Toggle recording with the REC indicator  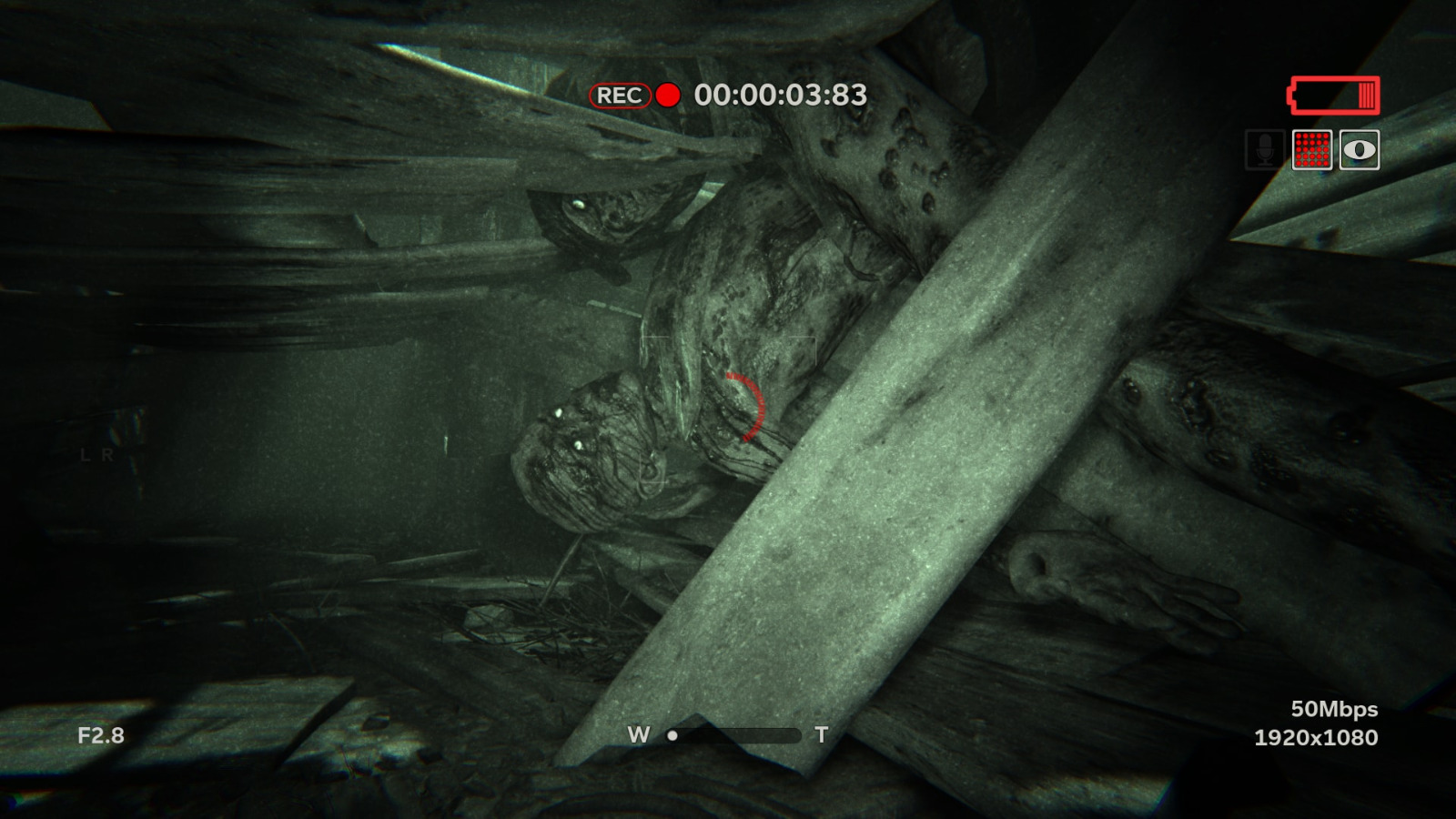coord(620,96)
